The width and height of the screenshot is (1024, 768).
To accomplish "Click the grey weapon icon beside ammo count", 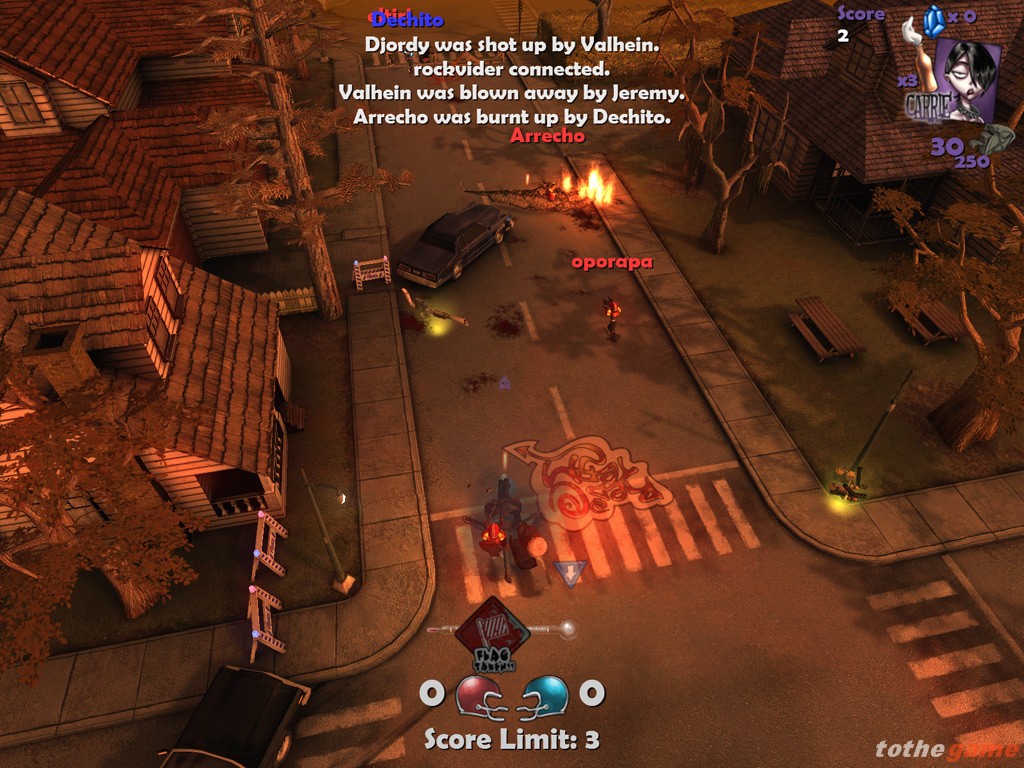I will click(x=995, y=139).
